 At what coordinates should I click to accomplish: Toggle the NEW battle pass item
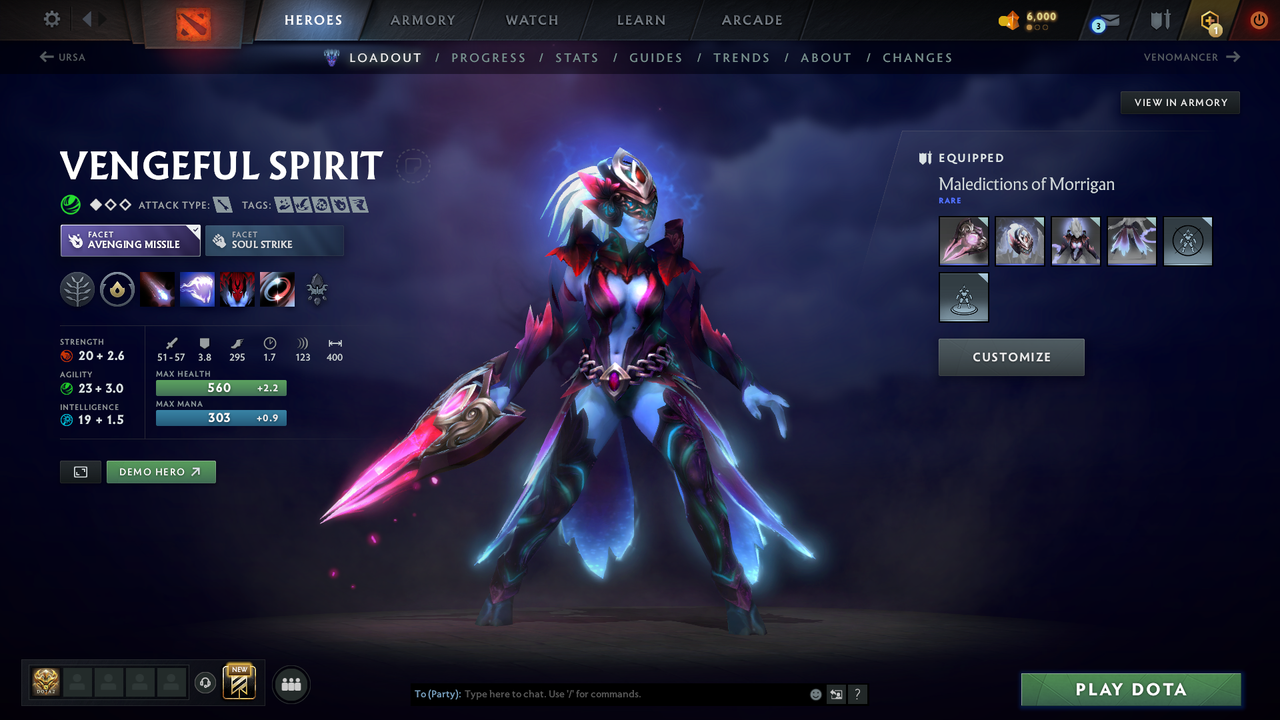tap(238, 682)
